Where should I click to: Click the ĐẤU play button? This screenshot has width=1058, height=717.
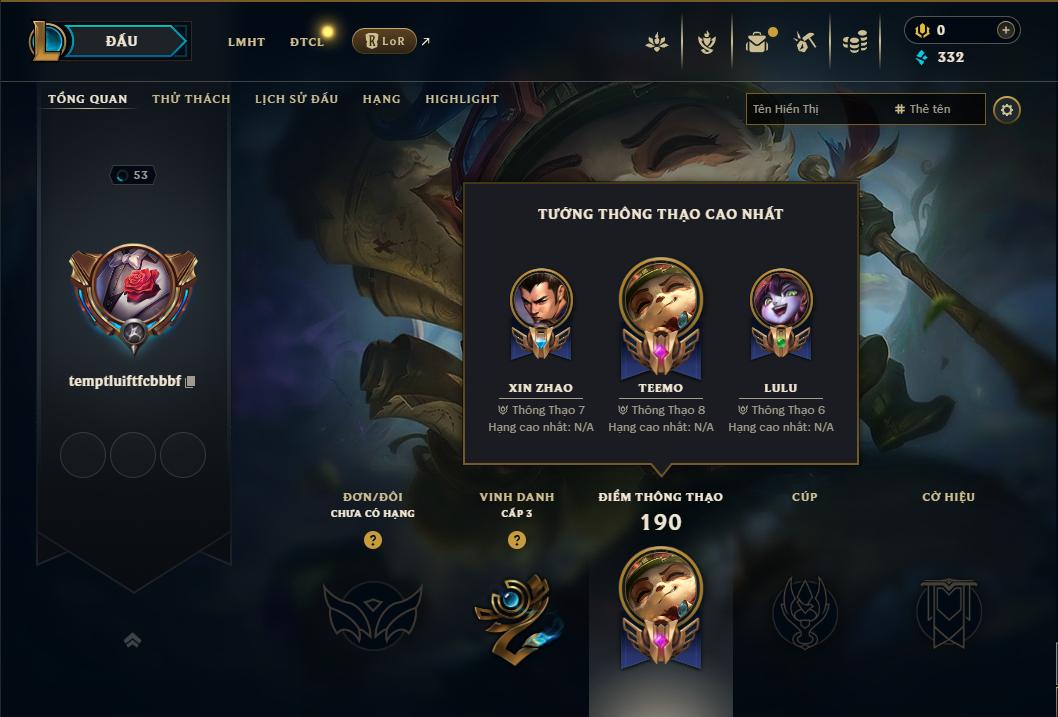coord(121,41)
